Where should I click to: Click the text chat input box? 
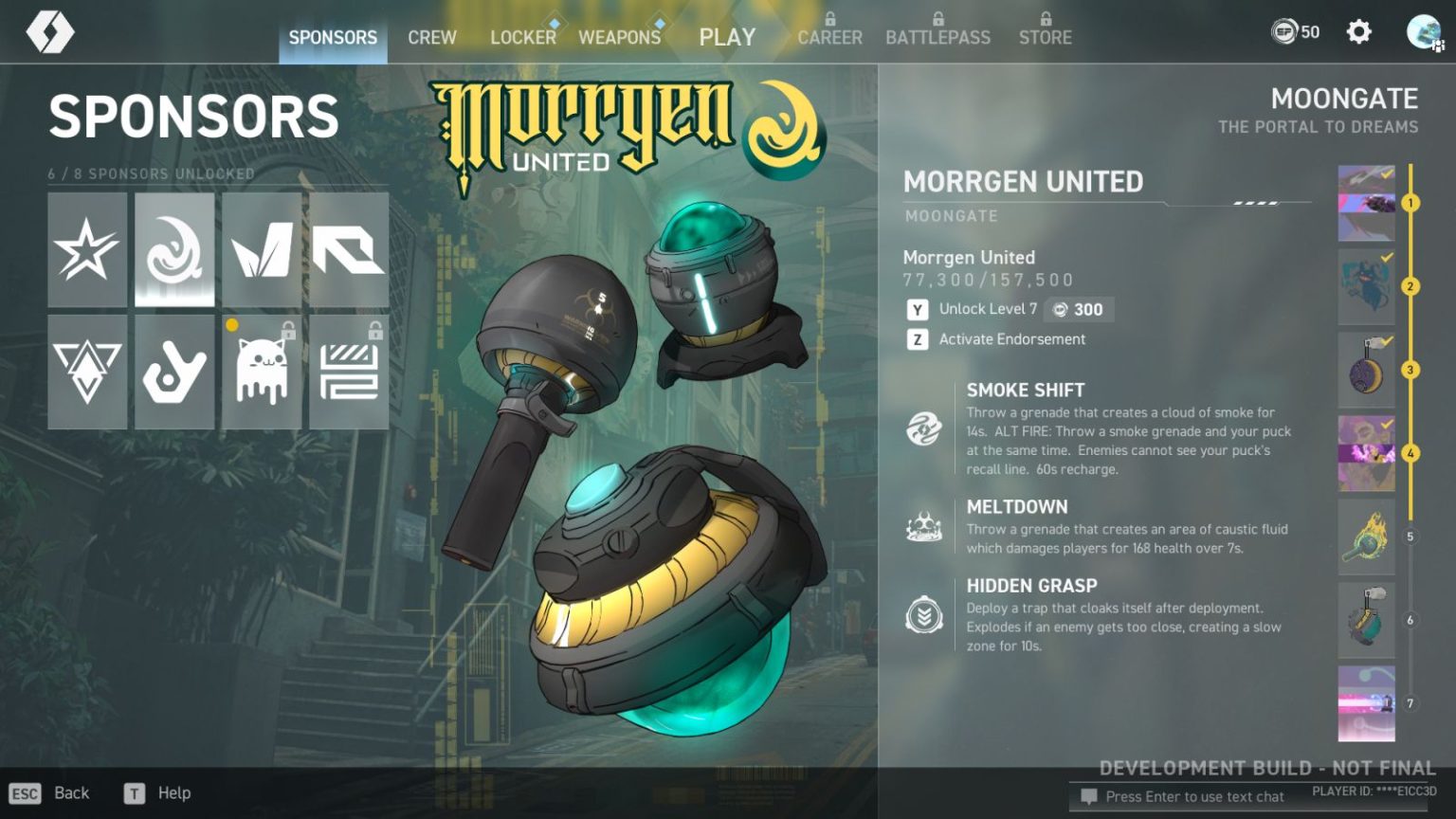(x=1194, y=796)
